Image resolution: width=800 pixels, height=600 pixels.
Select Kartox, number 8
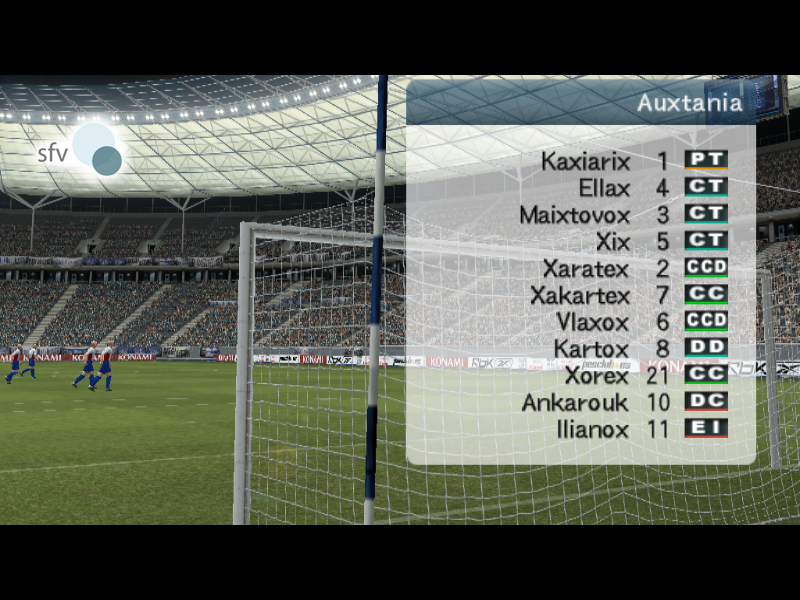pos(591,350)
